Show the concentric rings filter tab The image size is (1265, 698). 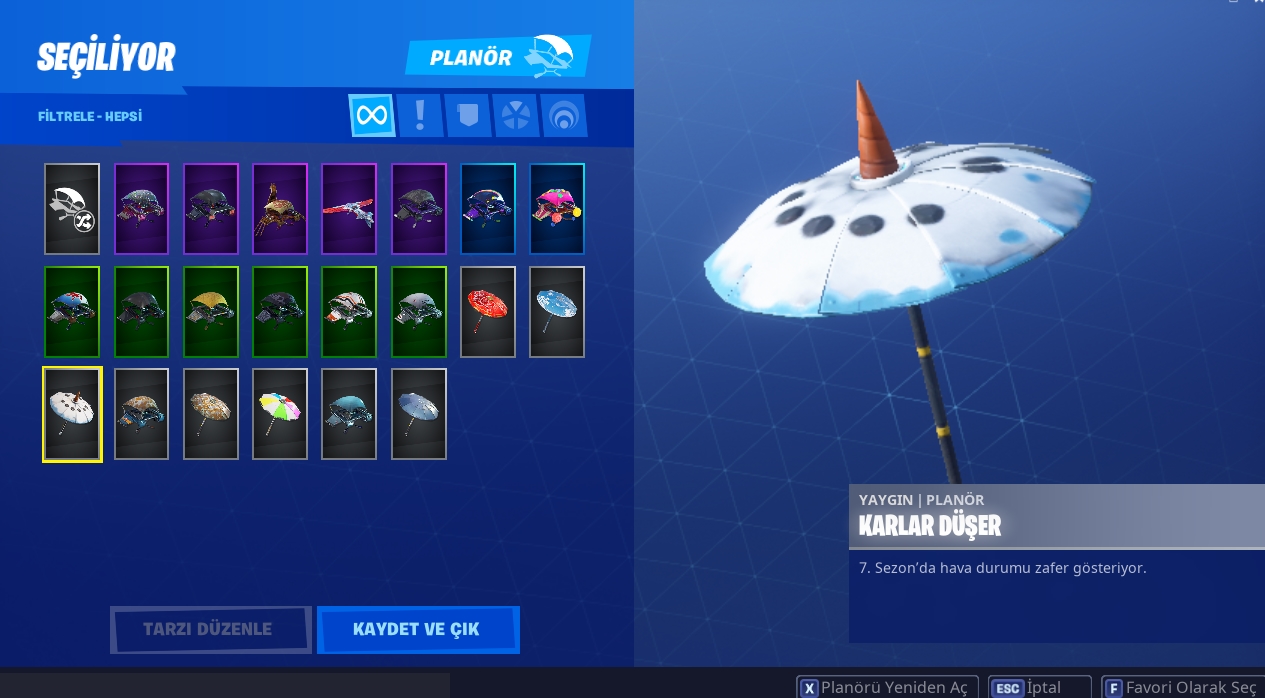tap(564, 116)
